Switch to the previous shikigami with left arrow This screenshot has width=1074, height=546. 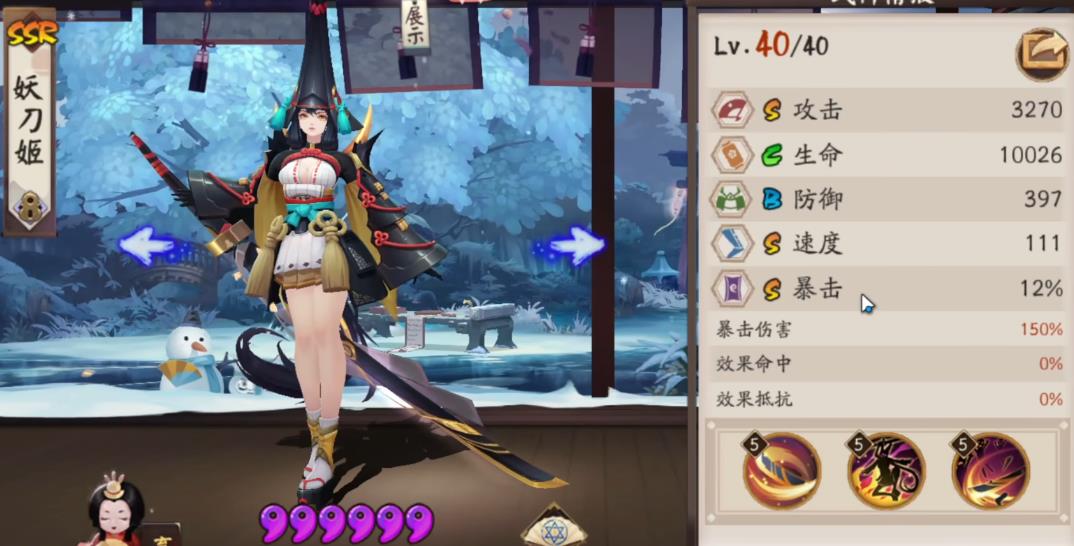tap(146, 245)
